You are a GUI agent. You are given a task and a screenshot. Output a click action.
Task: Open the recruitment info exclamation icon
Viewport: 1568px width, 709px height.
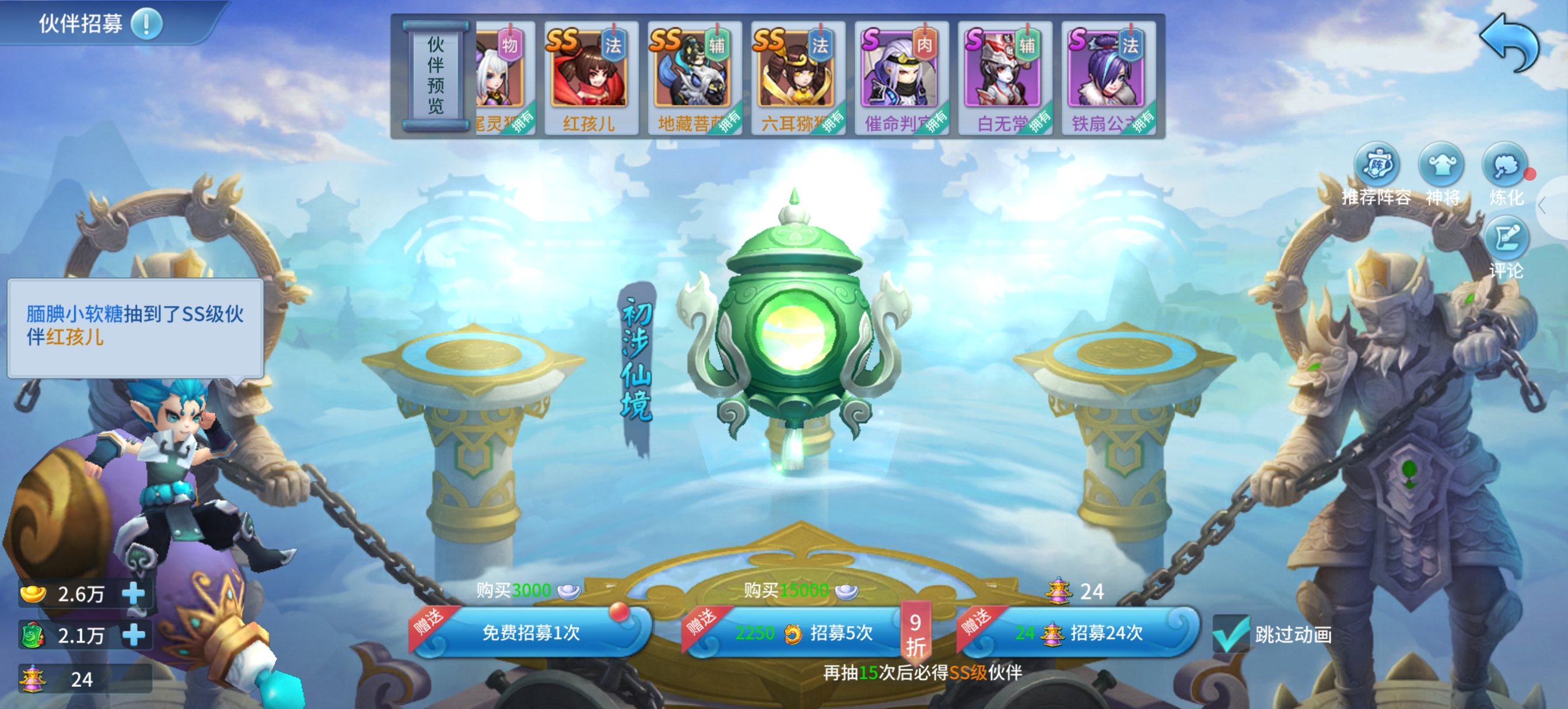(146, 24)
